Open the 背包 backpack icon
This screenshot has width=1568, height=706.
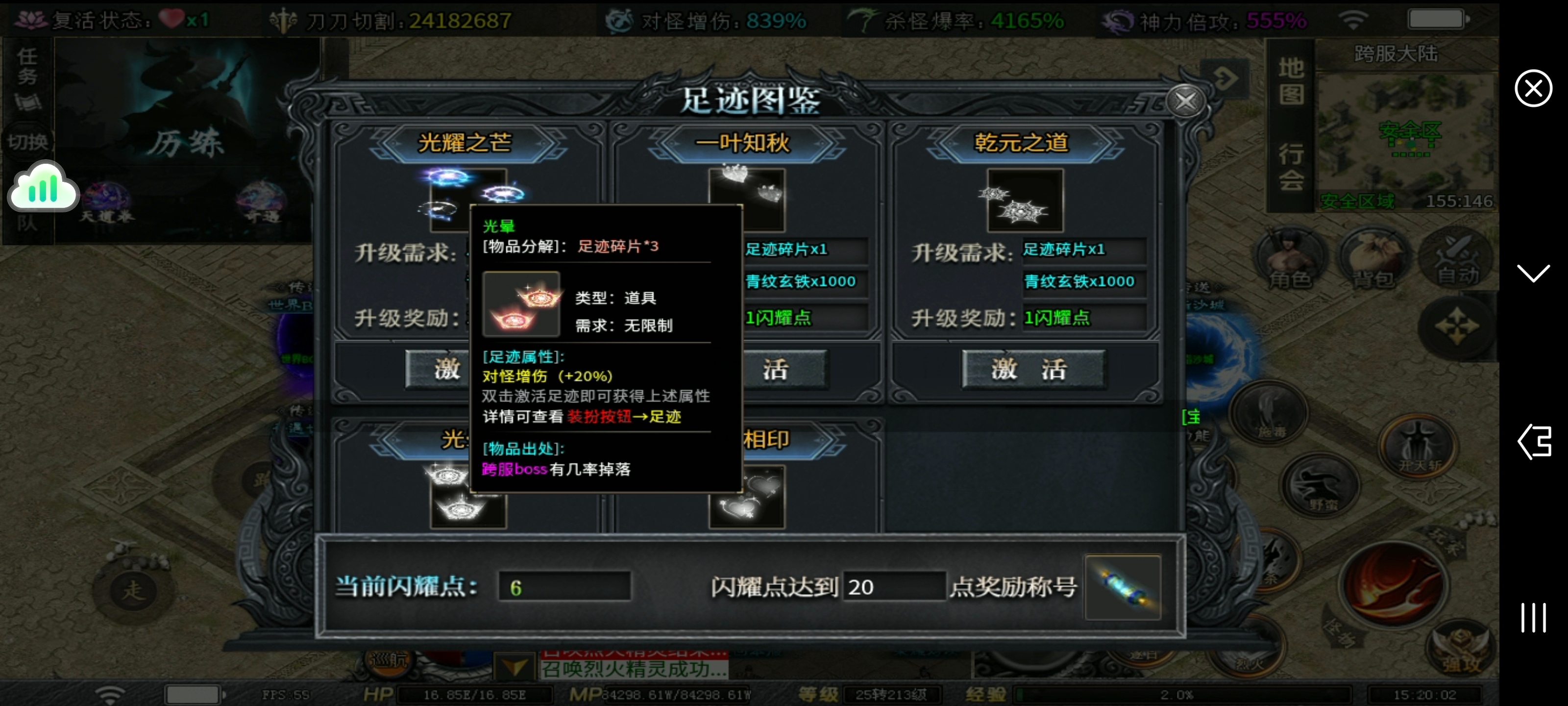pos(1375,259)
